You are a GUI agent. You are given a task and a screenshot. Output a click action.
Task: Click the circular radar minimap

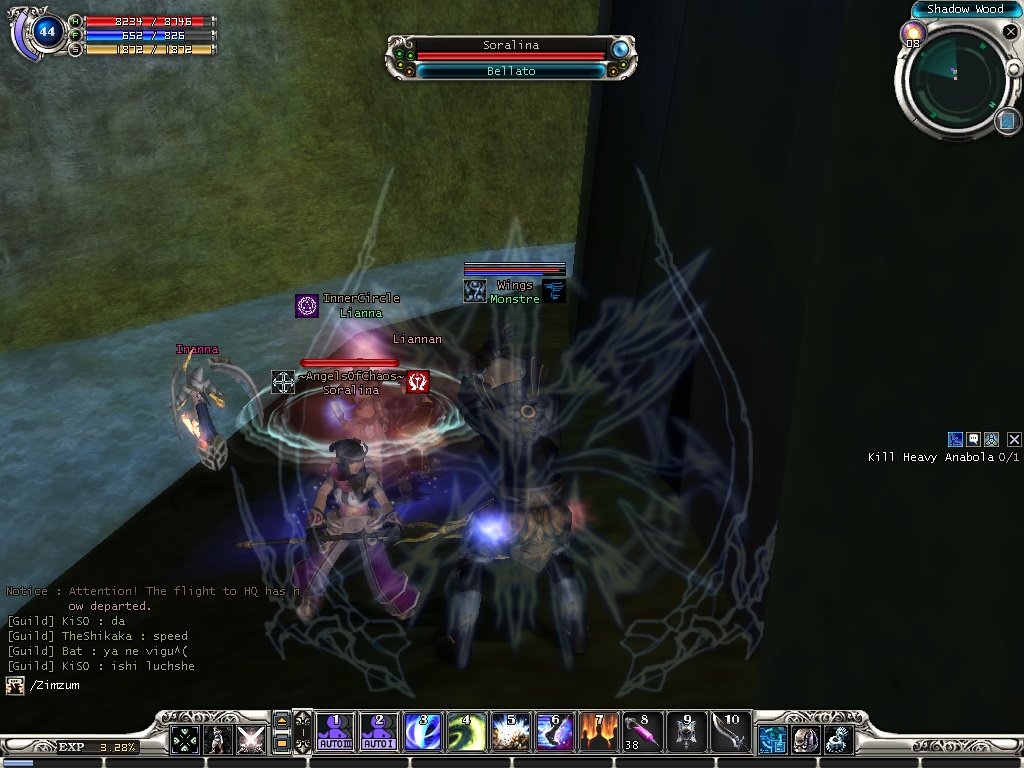[x=951, y=80]
